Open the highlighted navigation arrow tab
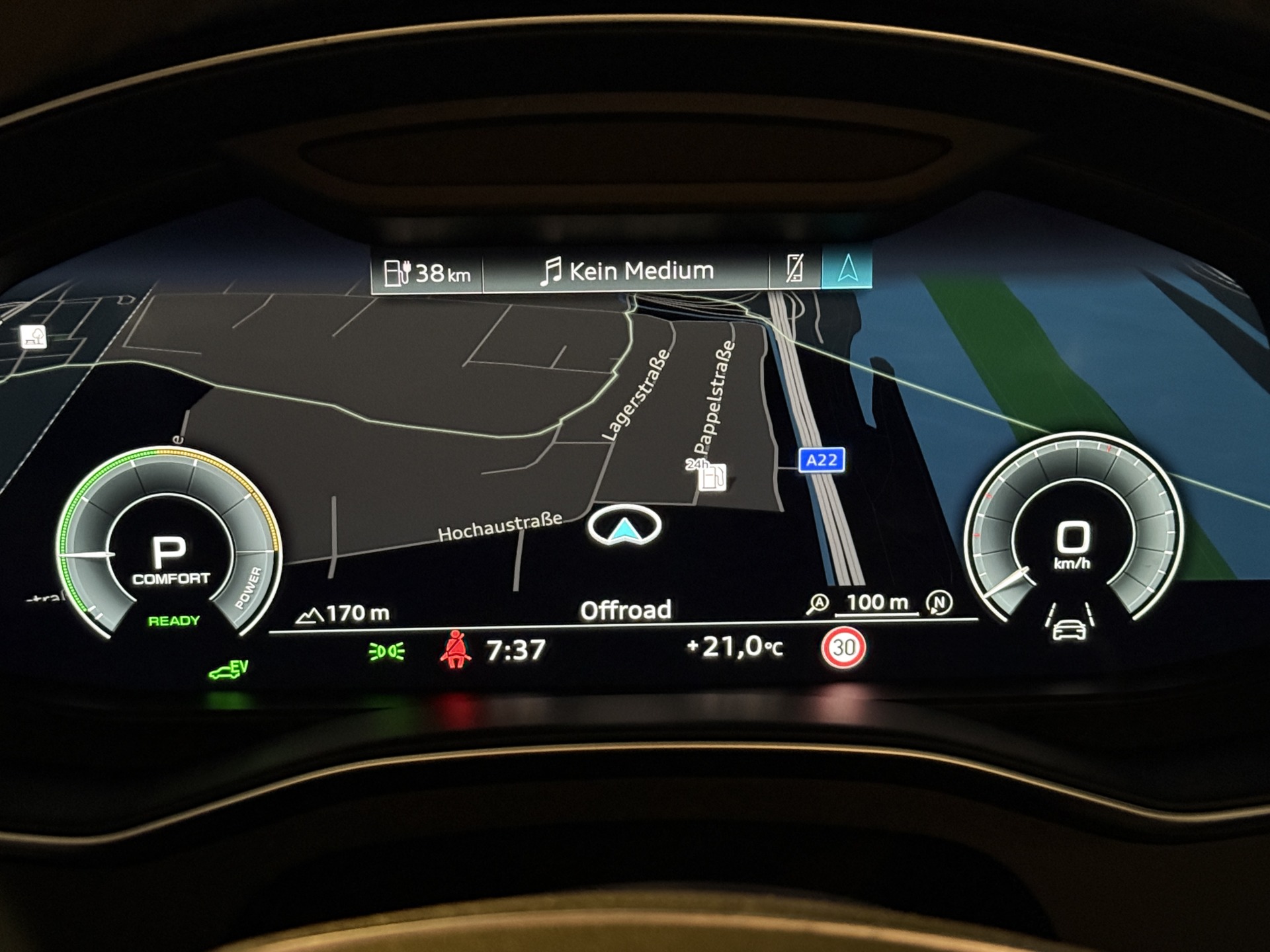Viewport: 1270px width, 952px height. pyautogui.click(x=847, y=268)
